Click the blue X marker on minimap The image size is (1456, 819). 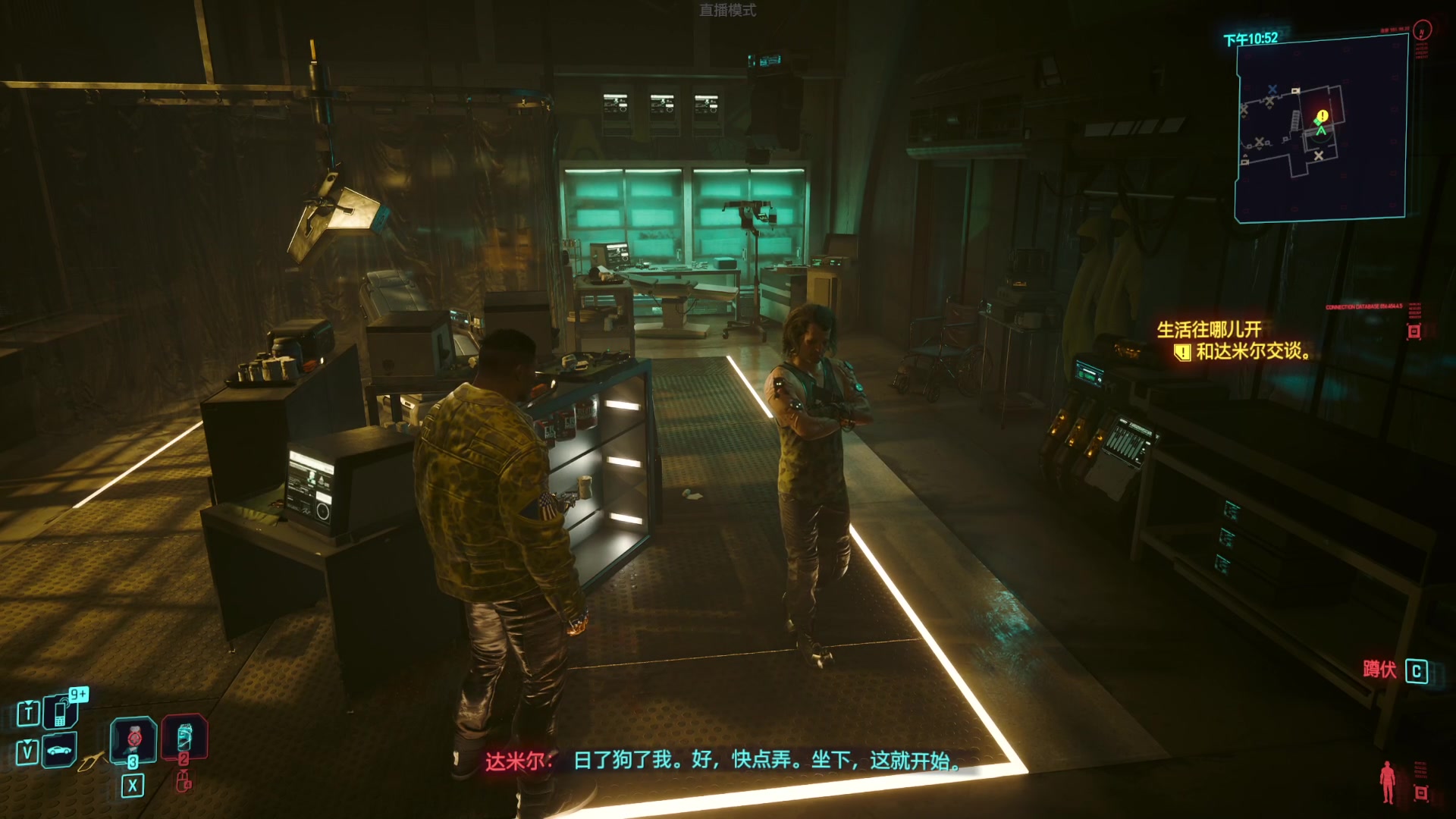click(x=1272, y=89)
